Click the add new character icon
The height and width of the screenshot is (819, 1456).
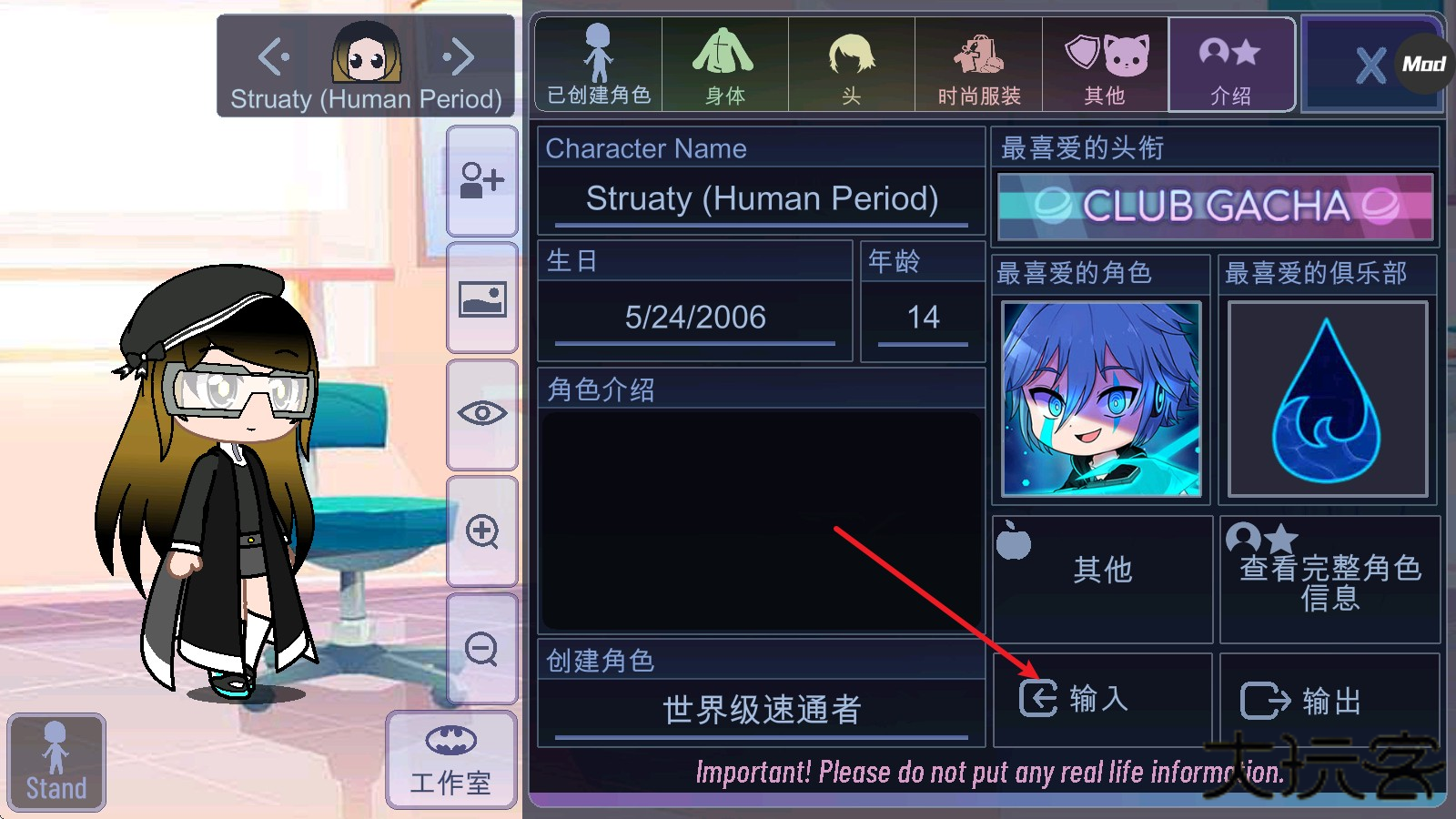pyautogui.click(x=481, y=182)
